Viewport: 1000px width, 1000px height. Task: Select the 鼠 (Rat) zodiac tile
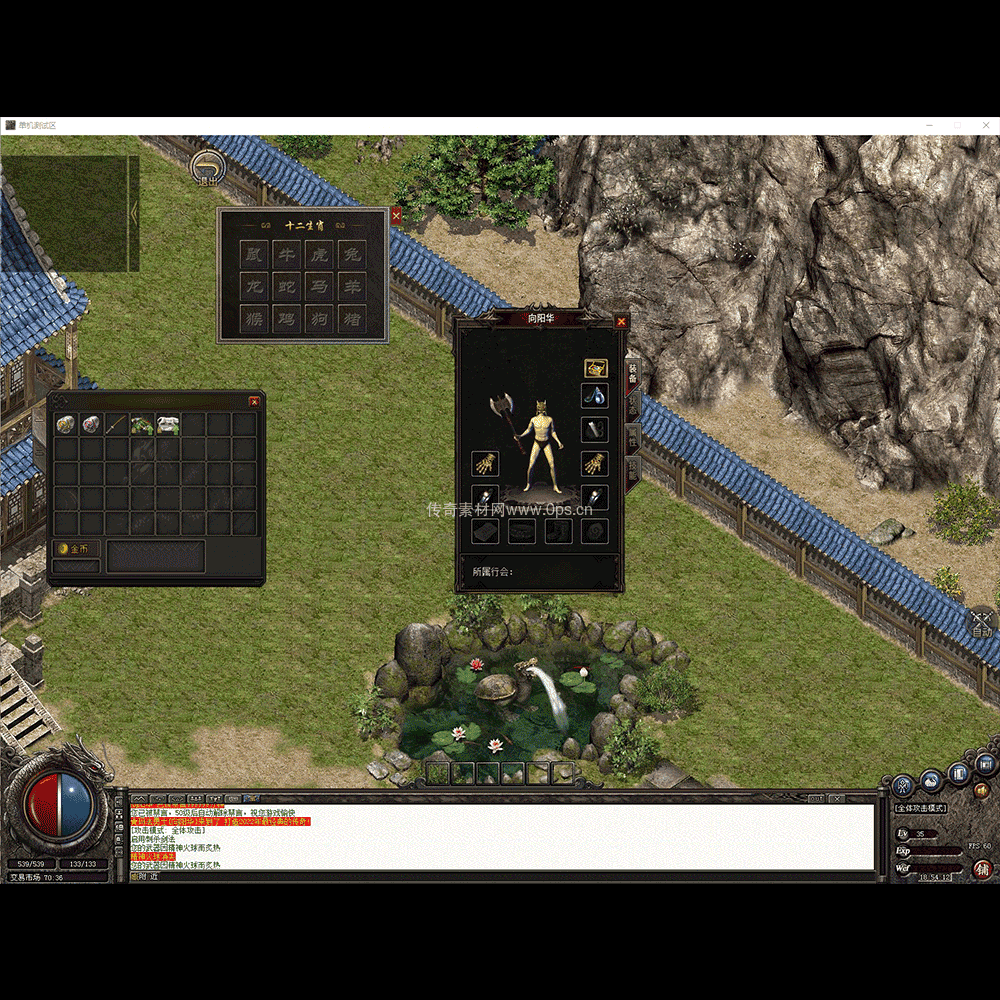point(255,255)
